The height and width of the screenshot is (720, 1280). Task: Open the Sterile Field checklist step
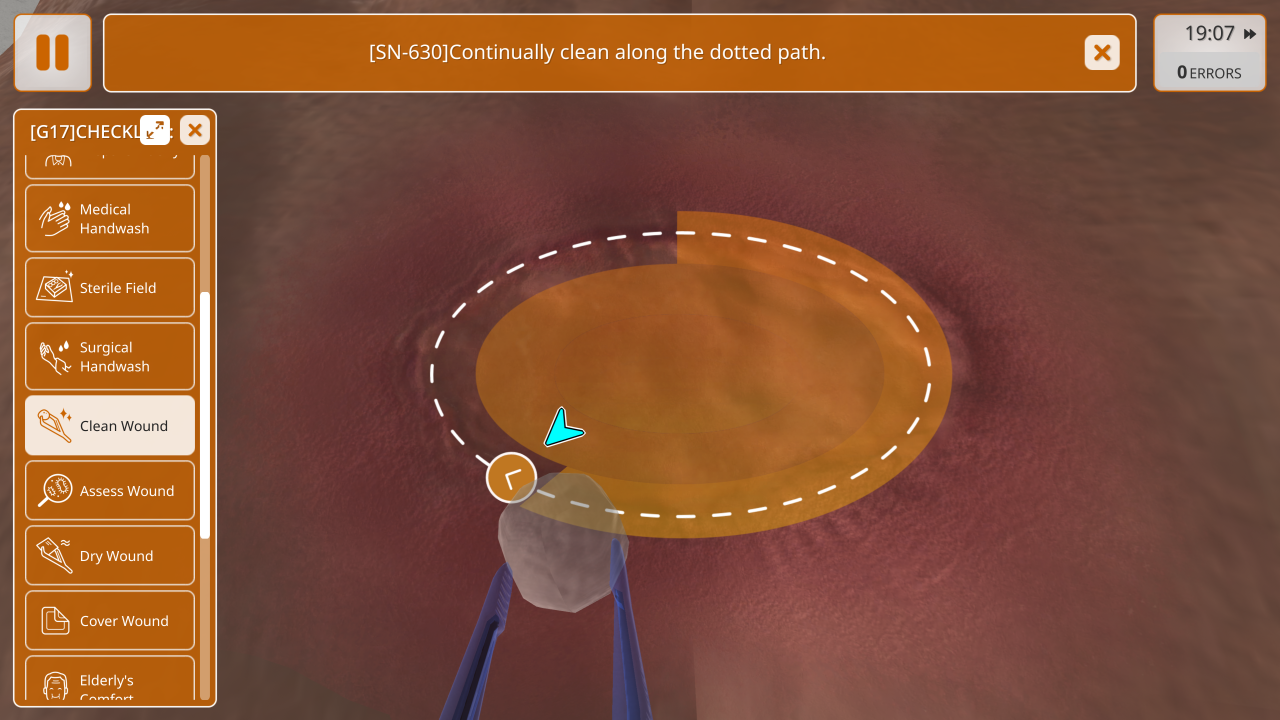click(110, 288)
